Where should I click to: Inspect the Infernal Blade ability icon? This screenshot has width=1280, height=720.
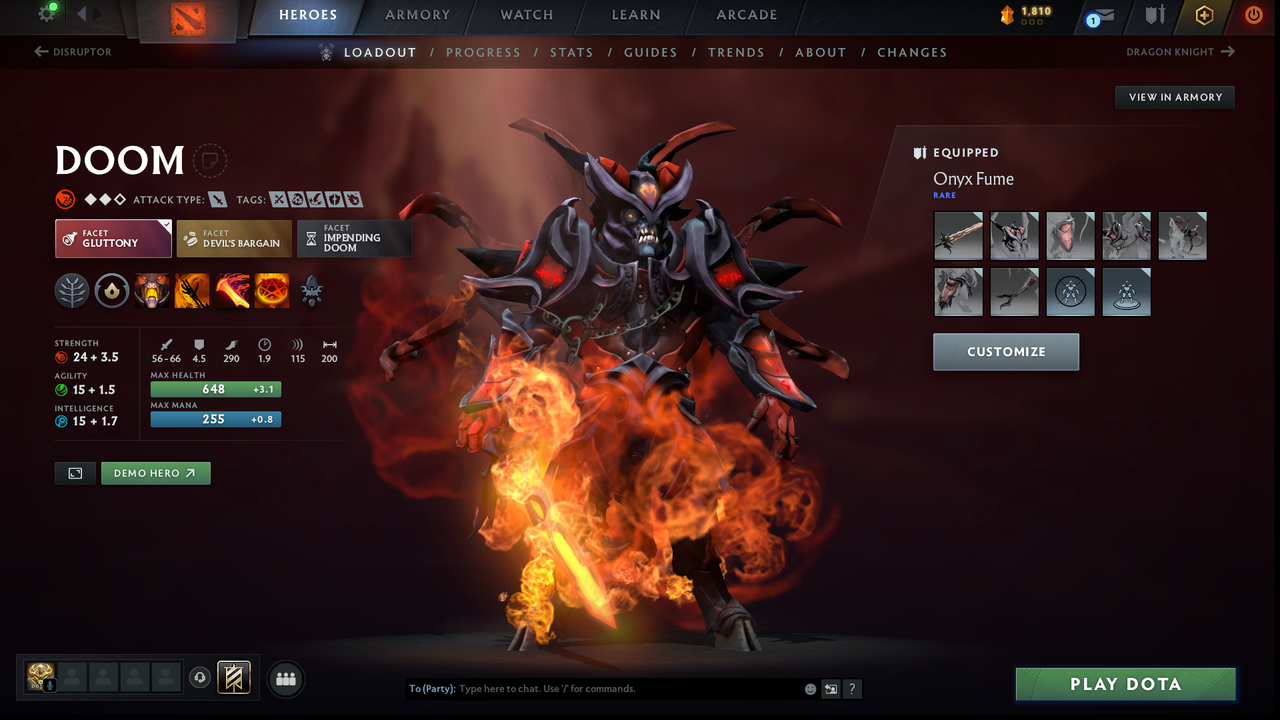232,290
